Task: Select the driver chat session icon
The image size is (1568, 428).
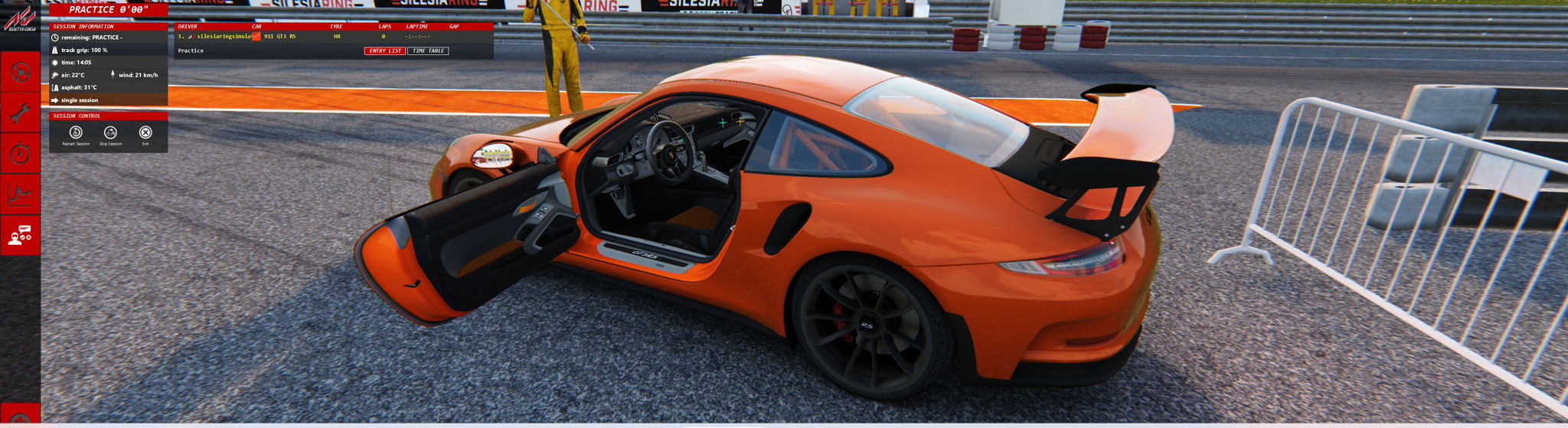Action: pyautogui.click(x=20, y=236)
